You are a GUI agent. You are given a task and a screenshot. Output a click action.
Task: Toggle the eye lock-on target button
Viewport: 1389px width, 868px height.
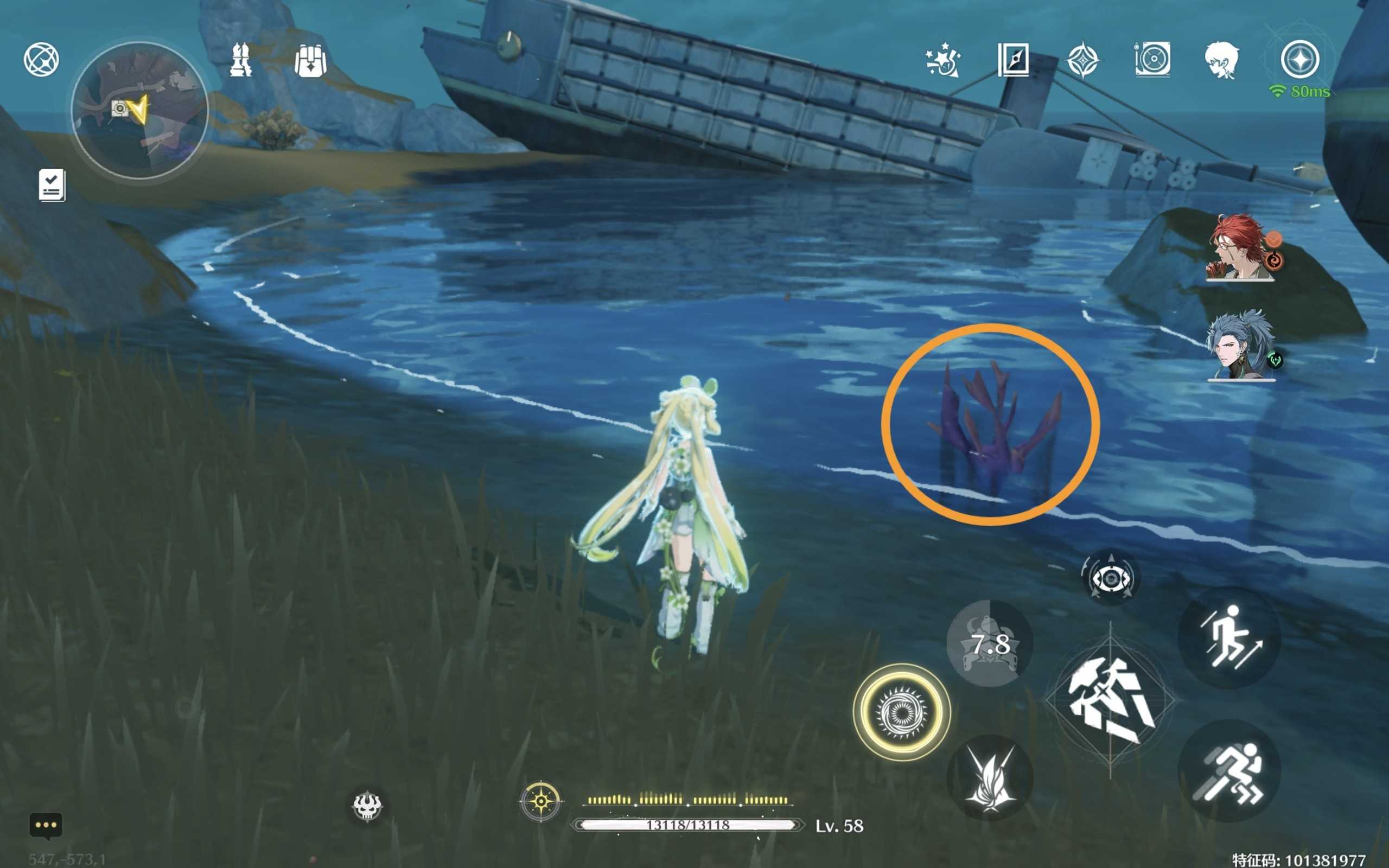(x=1111, y=578)
